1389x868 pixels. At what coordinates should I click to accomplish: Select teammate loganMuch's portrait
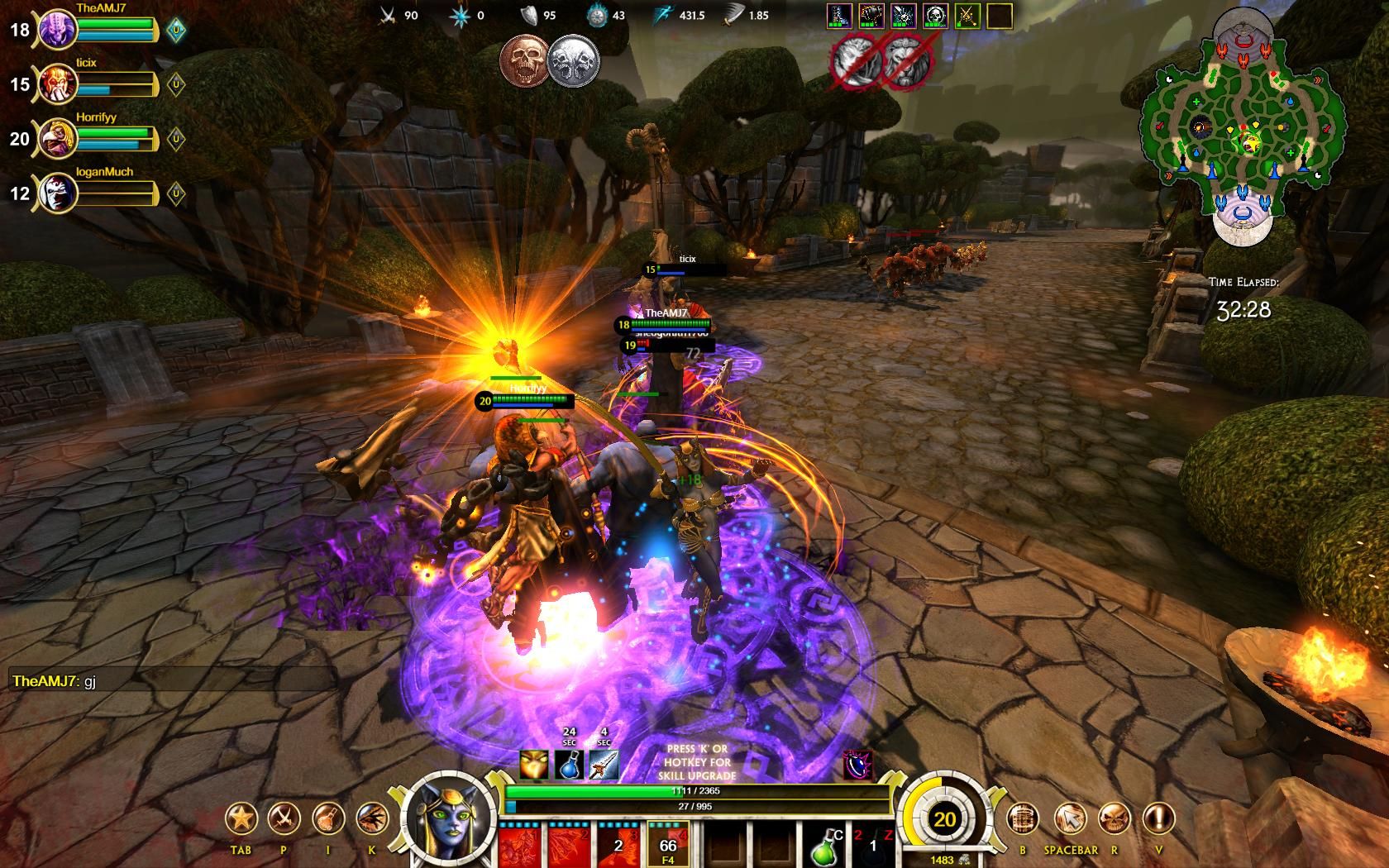coord(59,193)
